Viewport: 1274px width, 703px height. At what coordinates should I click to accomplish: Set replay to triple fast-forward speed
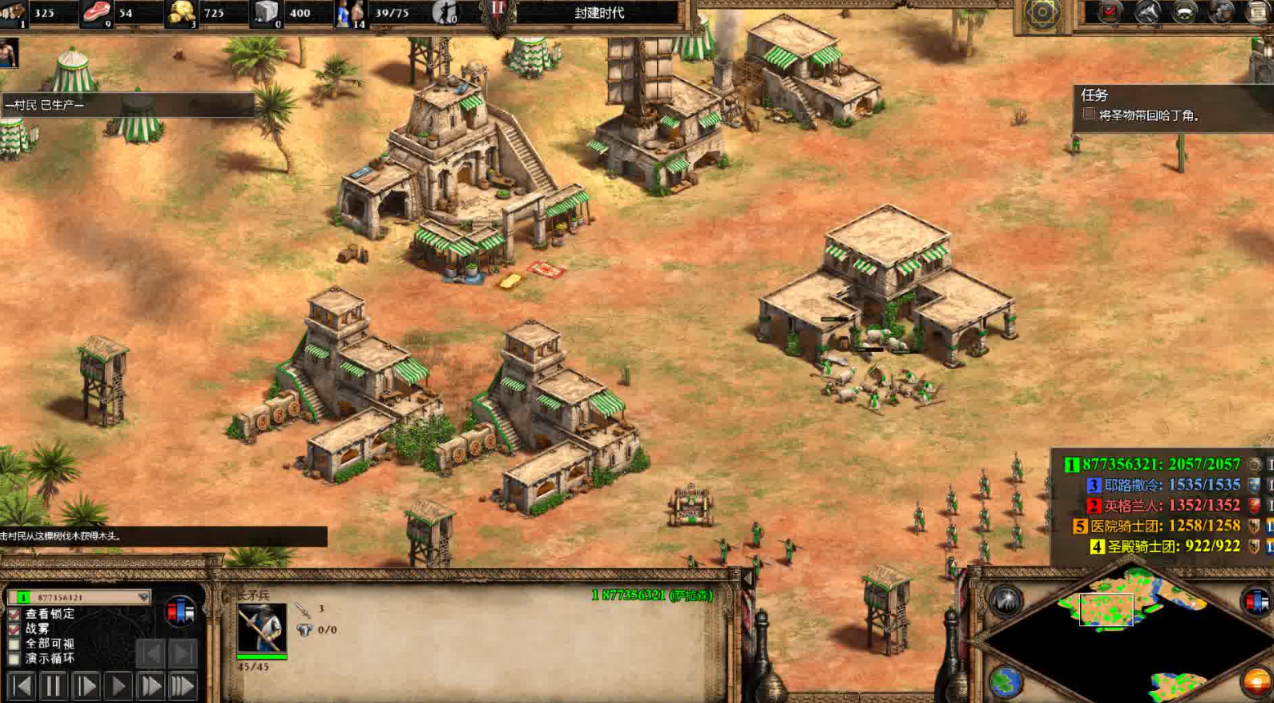tap(182, 686)
